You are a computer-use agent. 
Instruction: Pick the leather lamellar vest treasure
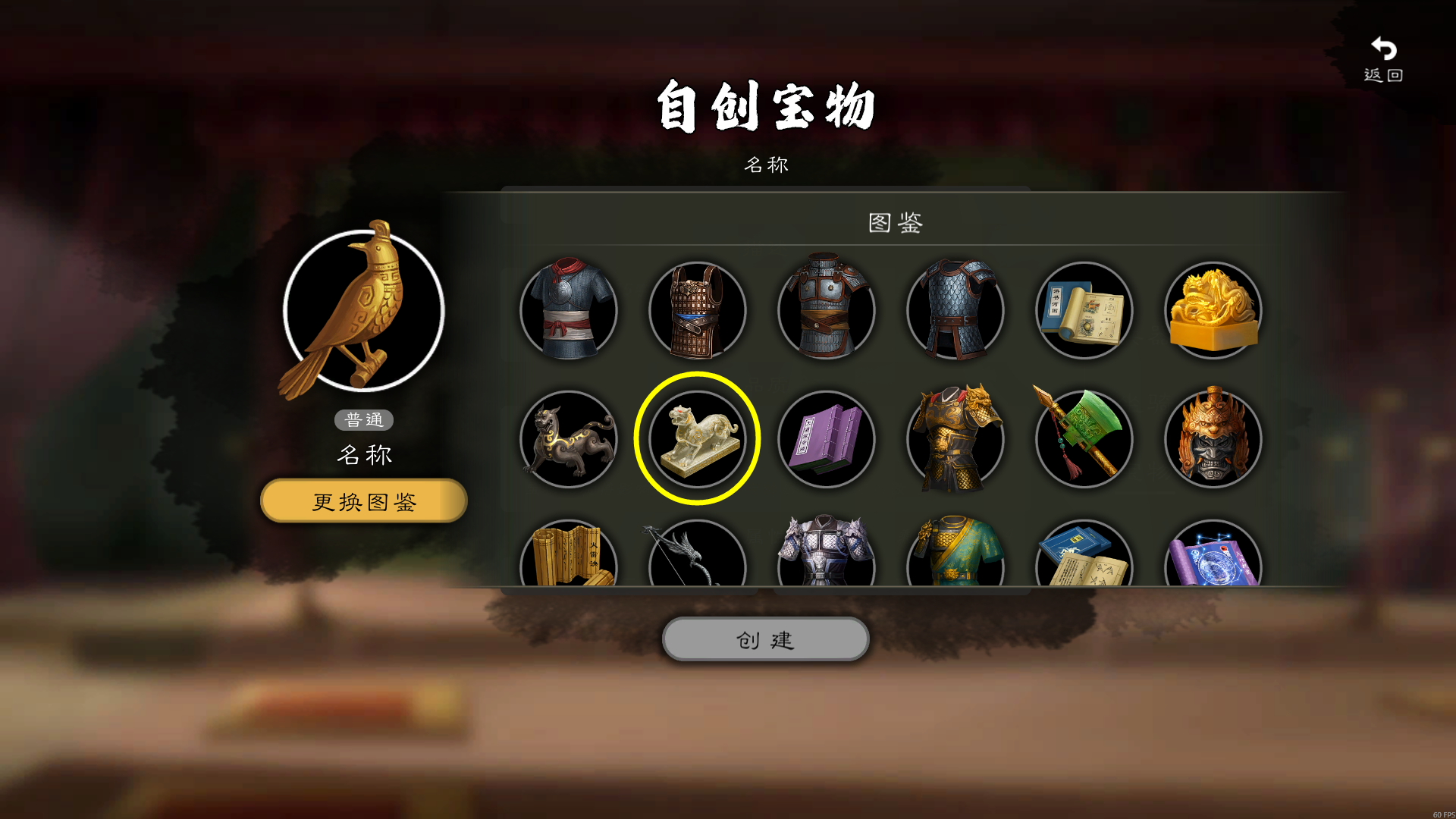pos(697,309)
